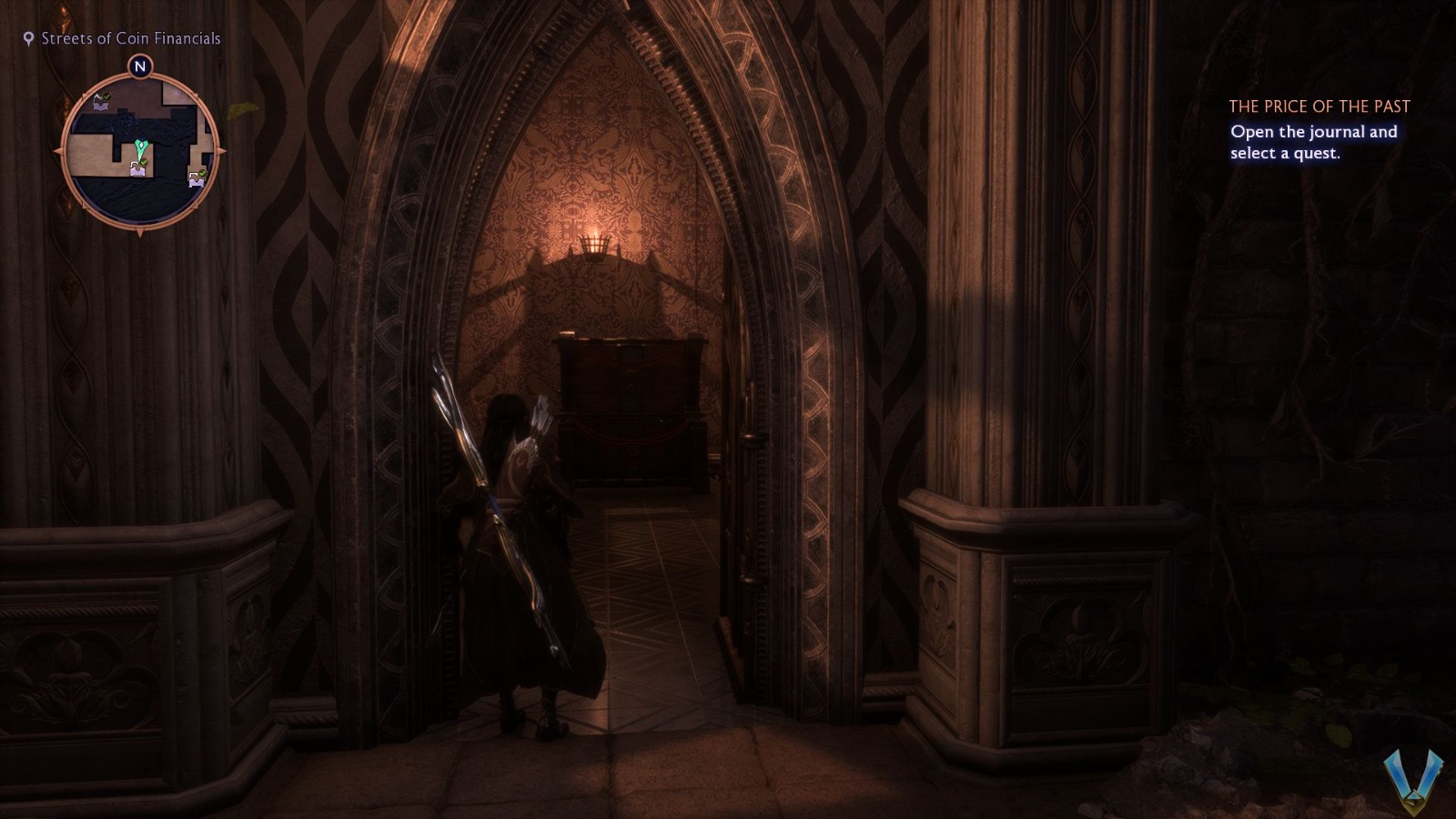Screen dimensions: 1456x819
Task: Click the merchant marker below the player arrow
Action: [x=138, y=170]
